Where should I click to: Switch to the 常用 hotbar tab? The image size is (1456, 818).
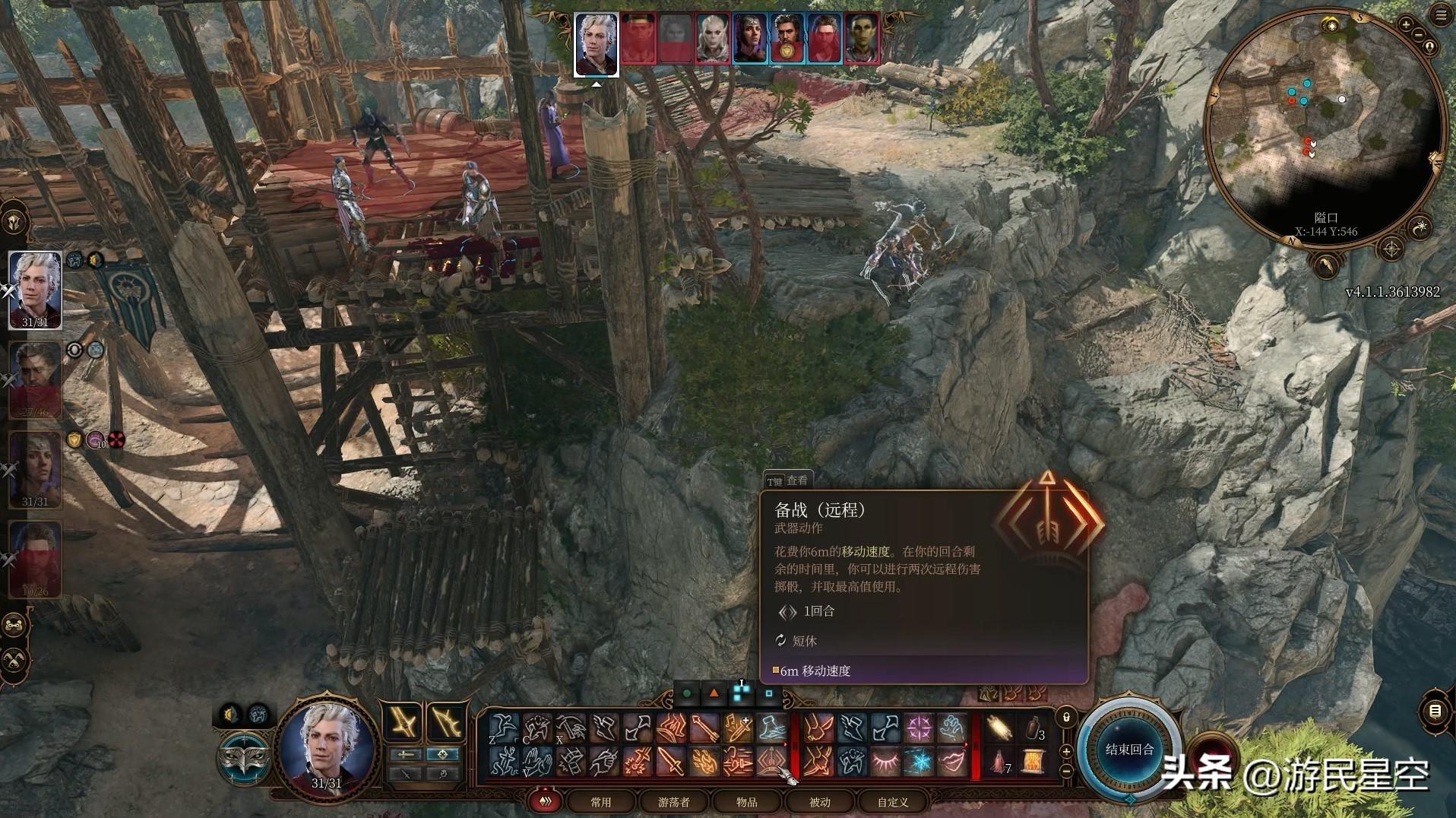pyautogui.click(x=600, y=802)
